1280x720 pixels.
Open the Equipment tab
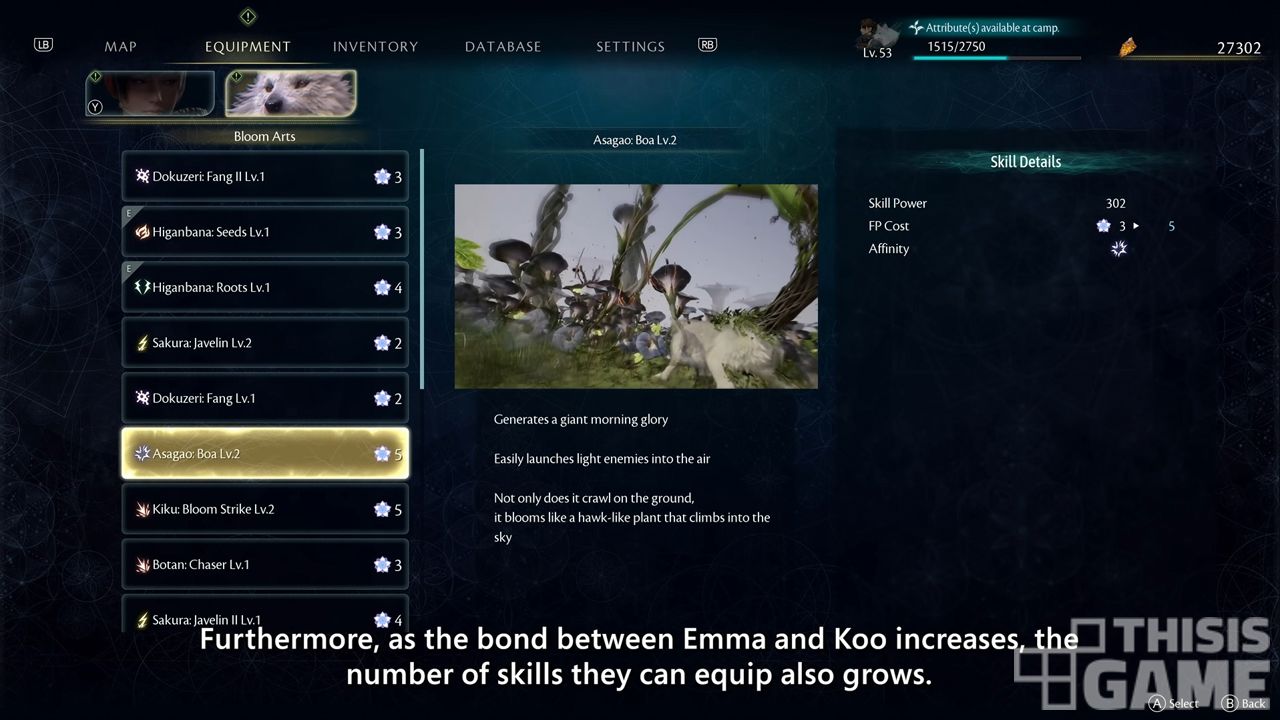point(247,47)
